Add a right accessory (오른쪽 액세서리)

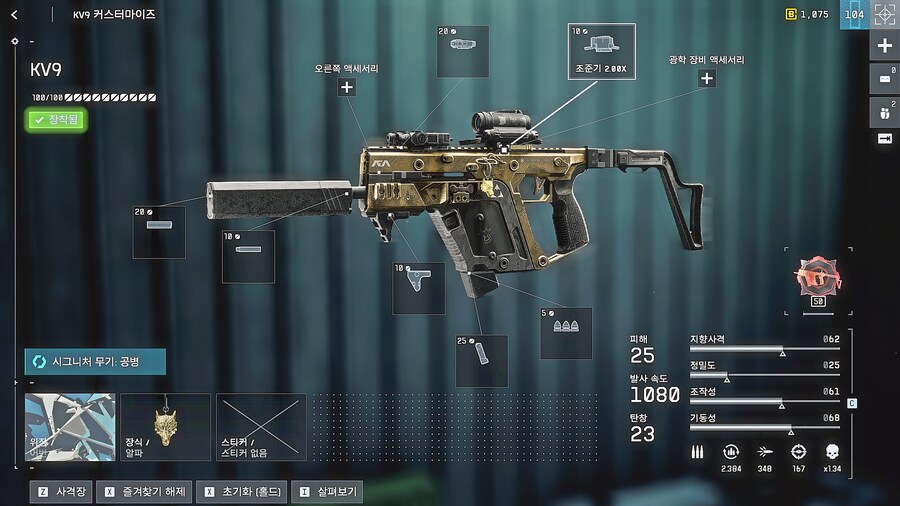point(346,87)
